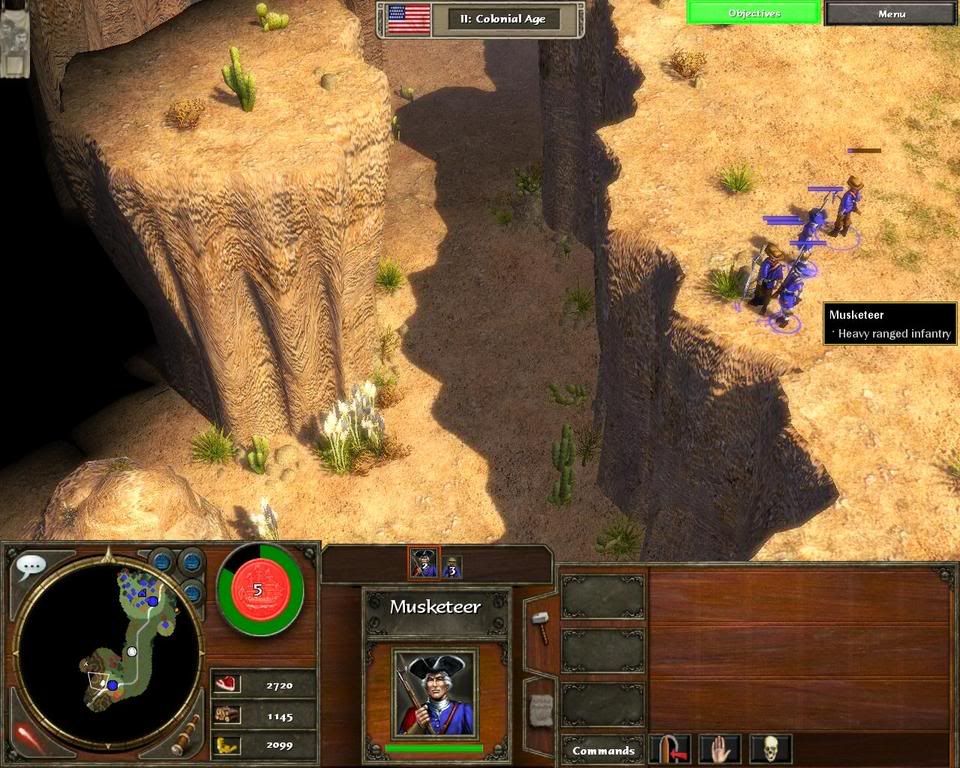Click the food resource icon
Viewport: 960px width, 768px height.
pyautogui.click(x=227, y=684)
